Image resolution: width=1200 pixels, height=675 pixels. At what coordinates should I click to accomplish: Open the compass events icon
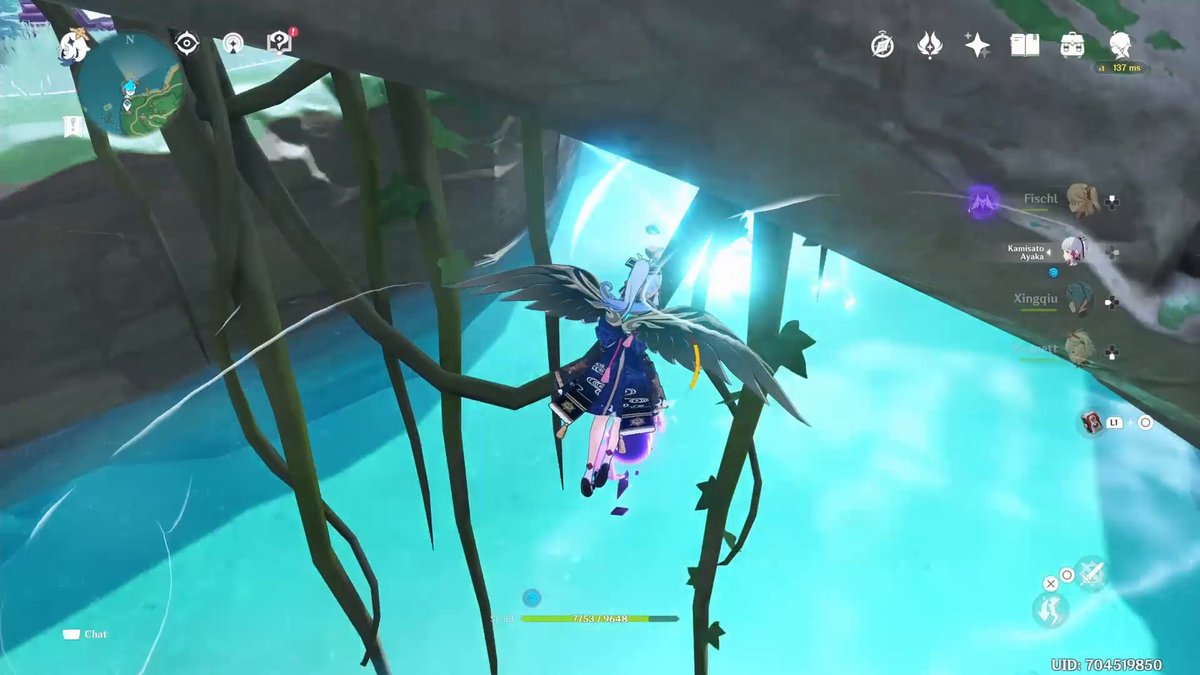pyautogui.click(x=882, y=45)
